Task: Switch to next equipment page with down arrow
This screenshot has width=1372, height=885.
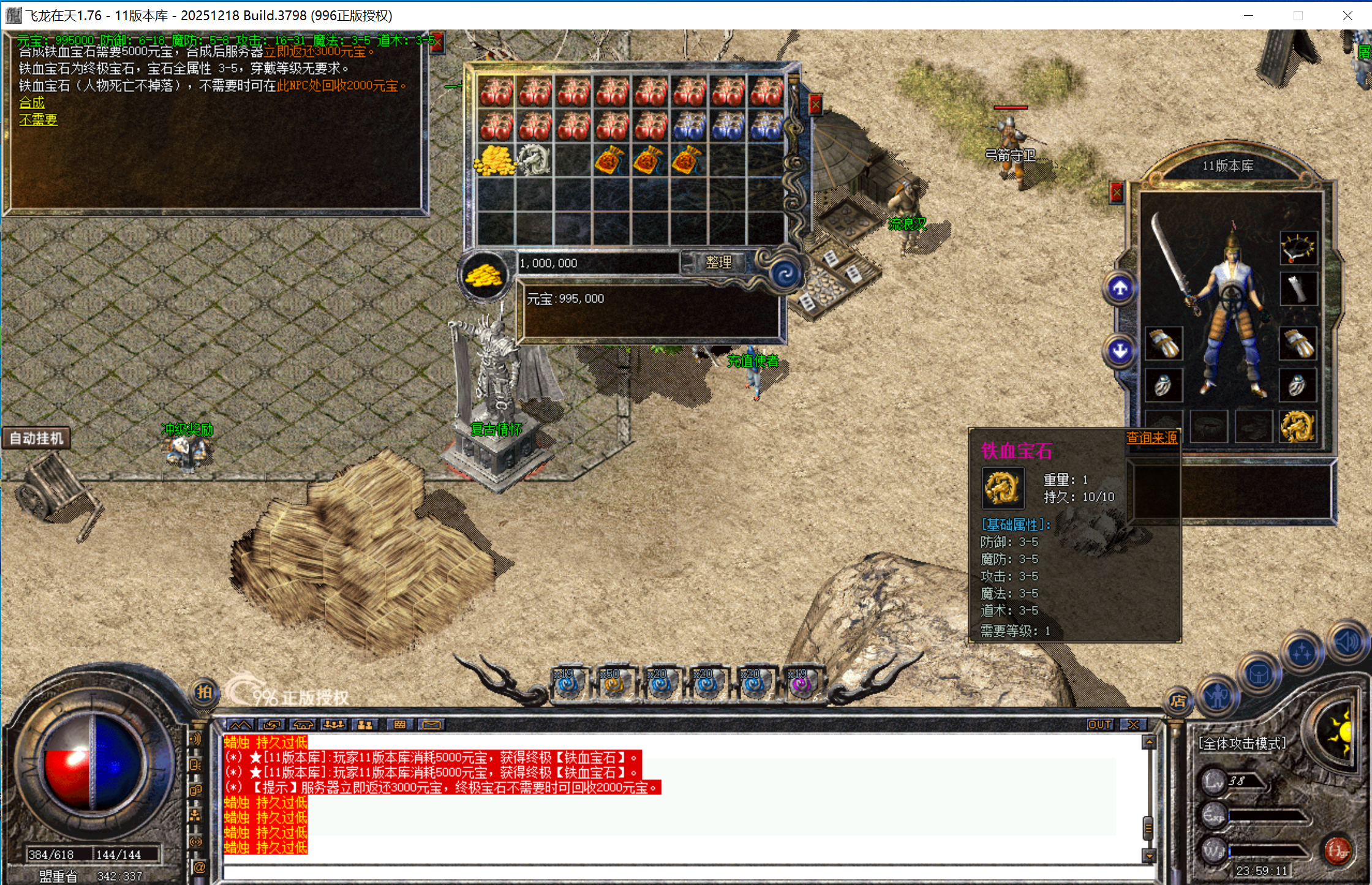Action: (1120, 351)
